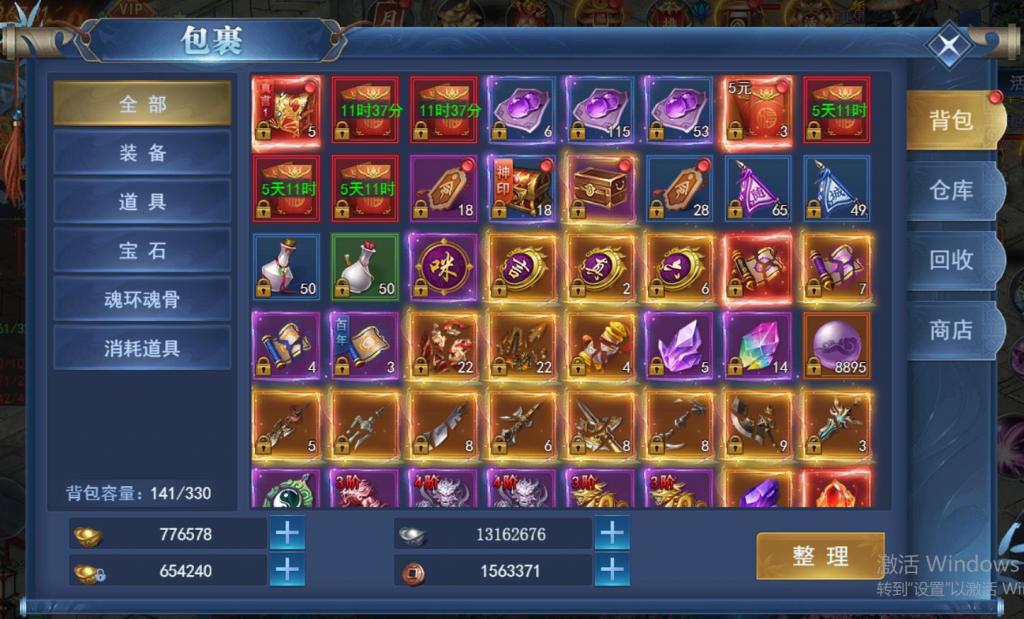Screen dimensions: 1024x619
Task: Open the 宝石 category
Action: click(142, 251)
